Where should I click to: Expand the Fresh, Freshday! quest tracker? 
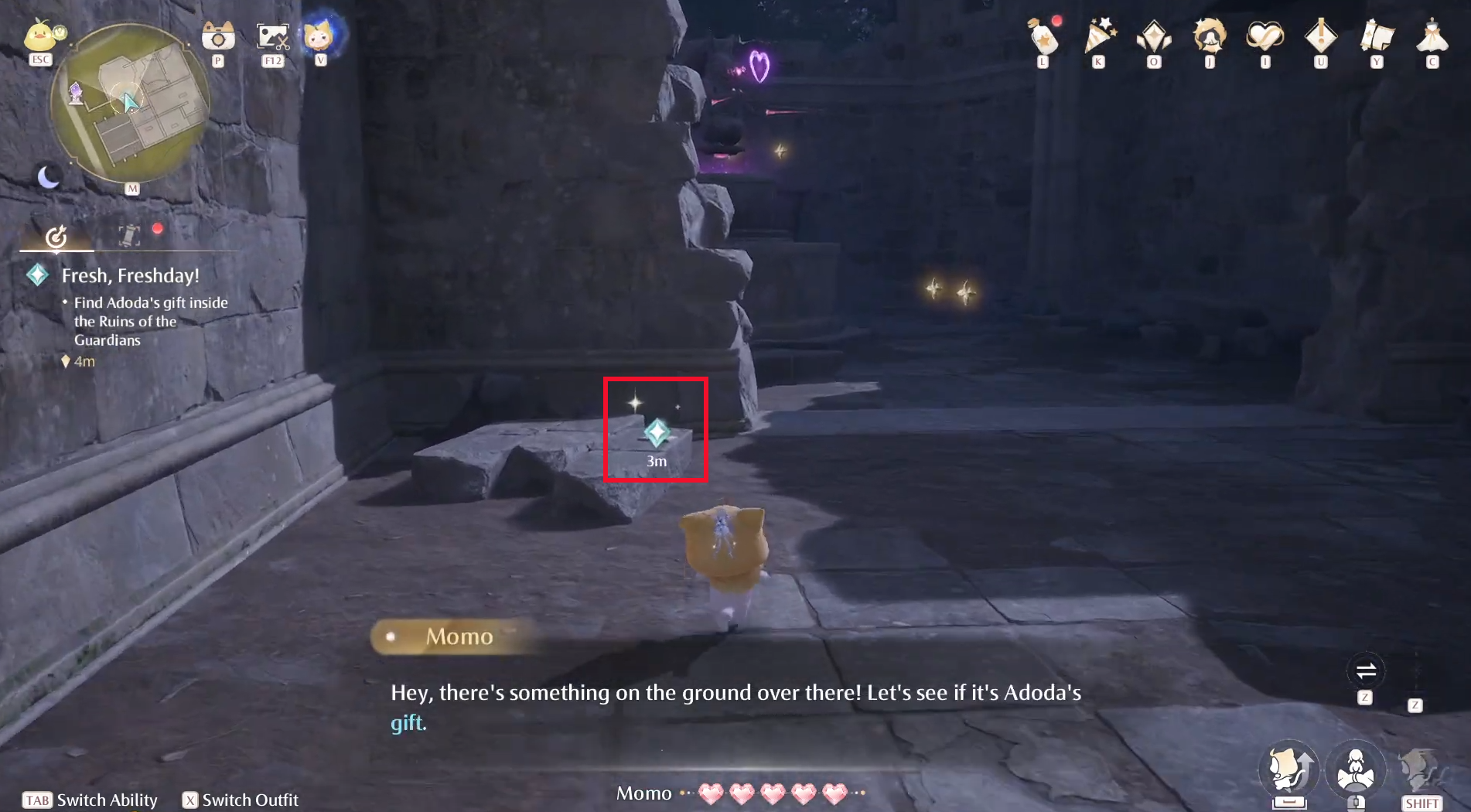click(128, 275)
